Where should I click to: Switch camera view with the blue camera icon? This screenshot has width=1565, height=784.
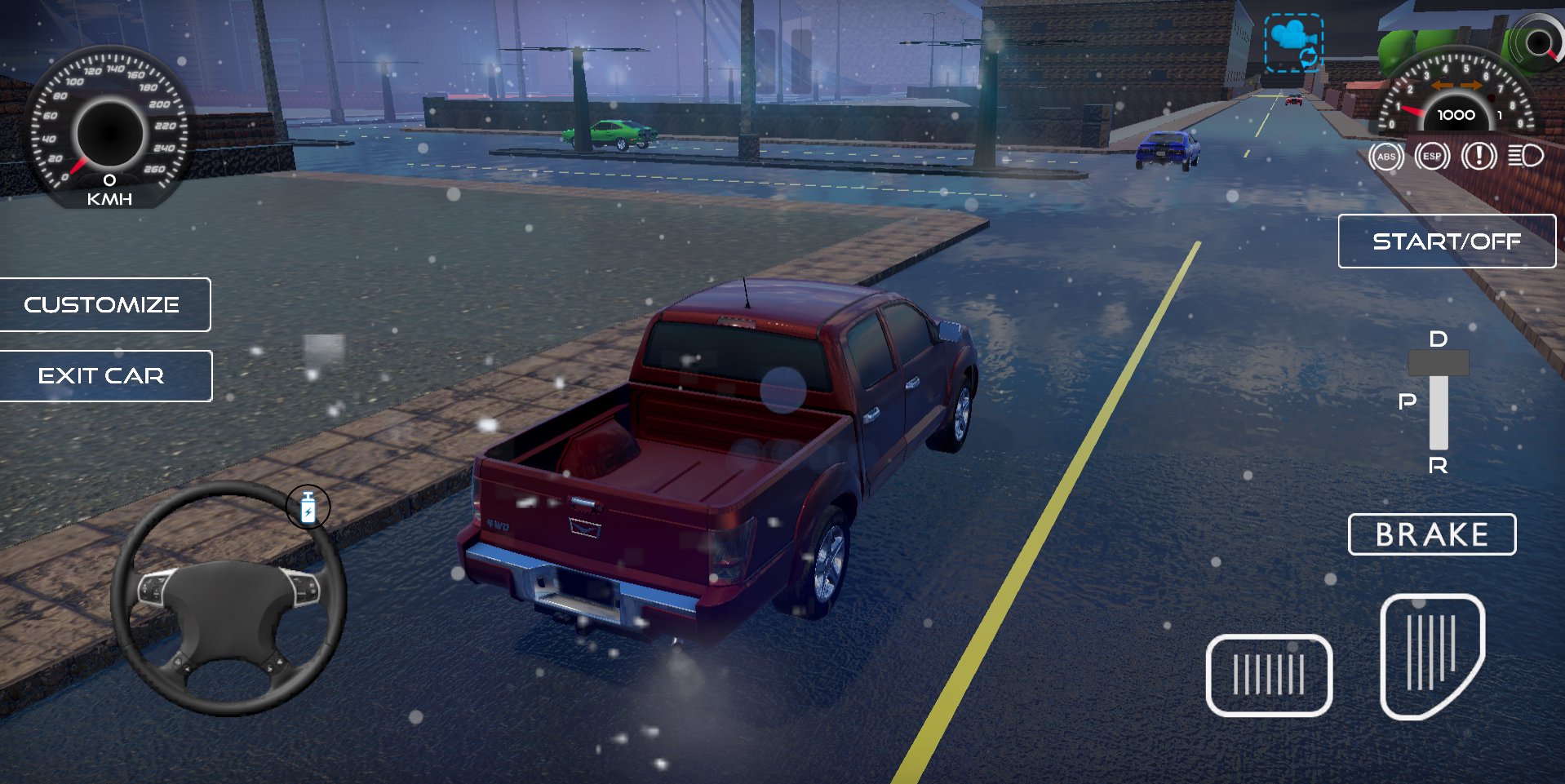tap(1293, 42)
